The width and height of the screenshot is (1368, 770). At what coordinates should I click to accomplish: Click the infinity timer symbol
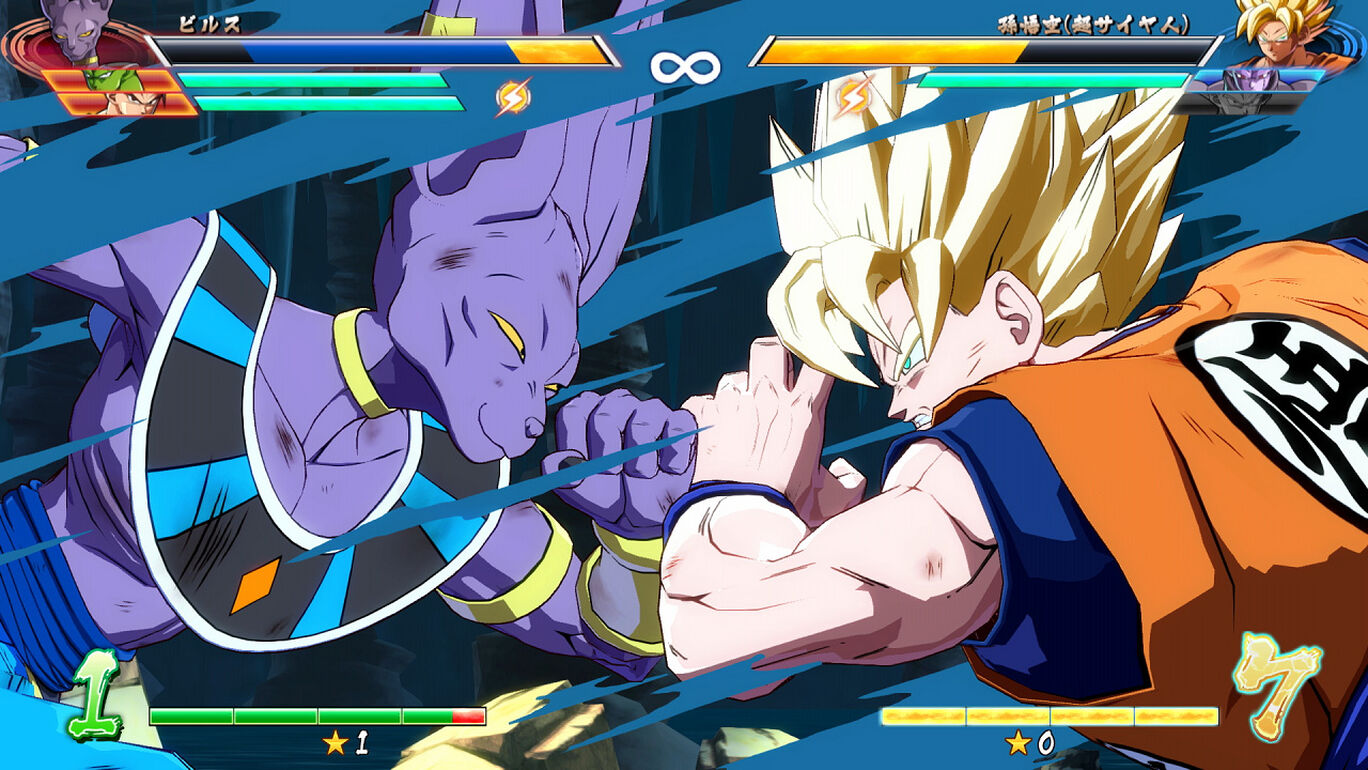pyautogui.click(x=685, y=65)
